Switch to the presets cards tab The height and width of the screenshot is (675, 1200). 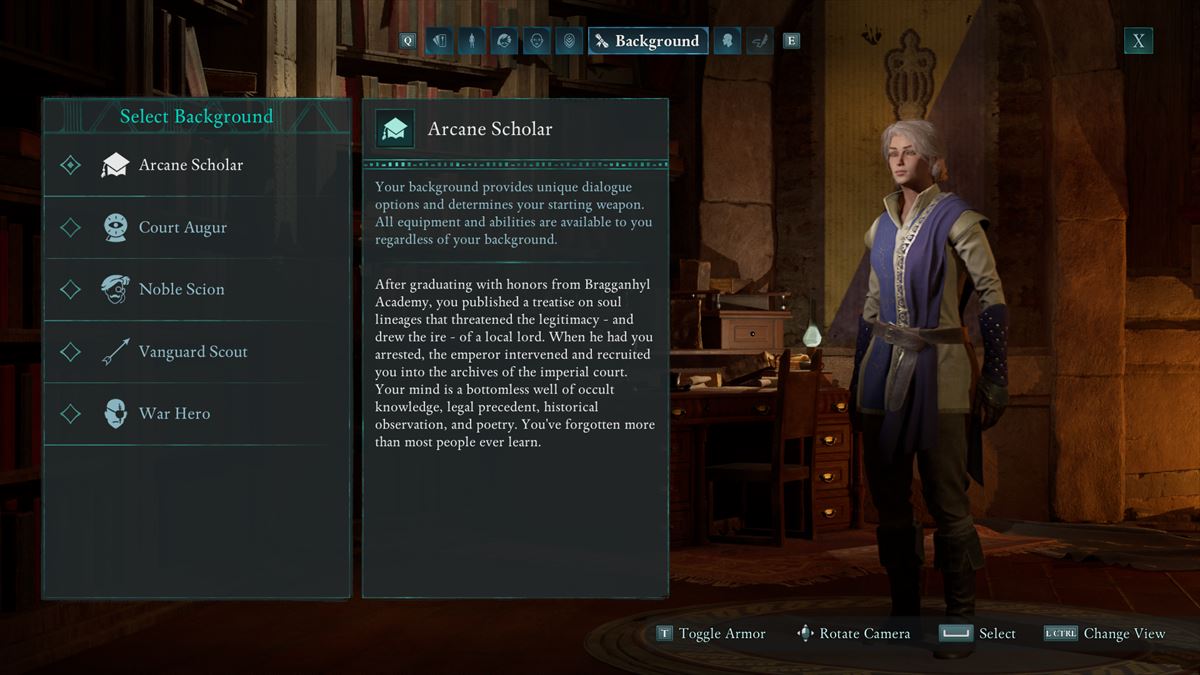(x=439, y=41)
